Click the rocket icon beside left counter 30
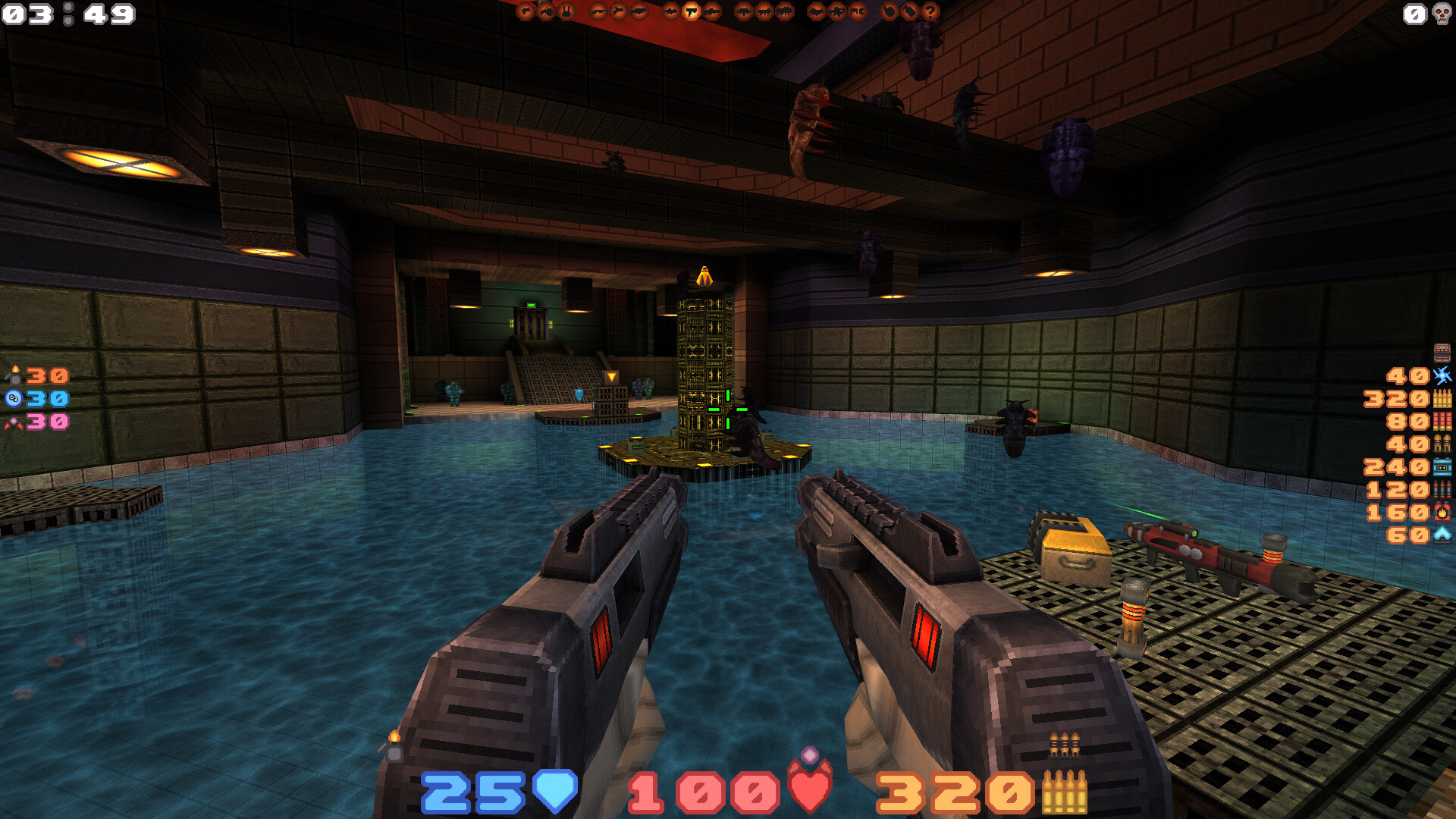The image size is (1456, 819). coord(15,375)
